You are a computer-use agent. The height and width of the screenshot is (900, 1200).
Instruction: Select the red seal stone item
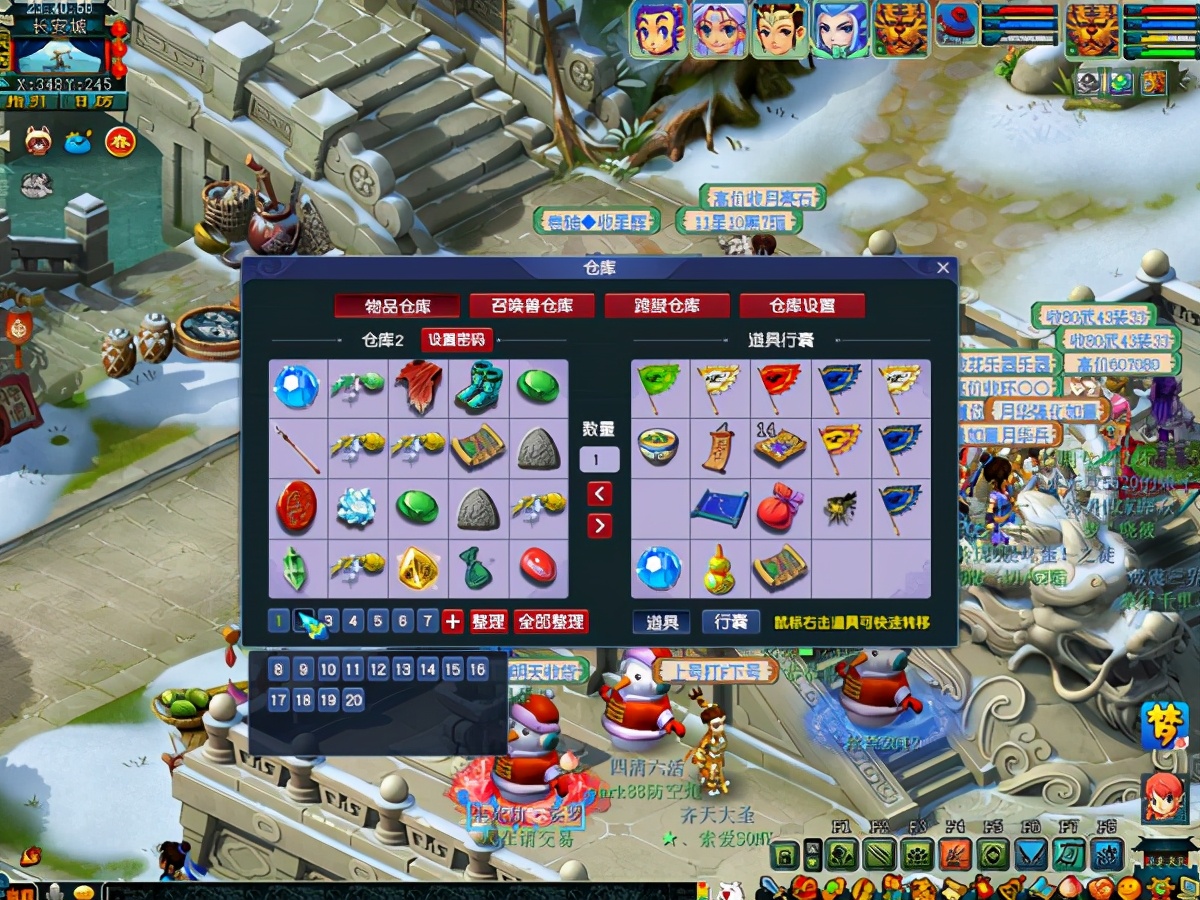click(x=297, y=508)
